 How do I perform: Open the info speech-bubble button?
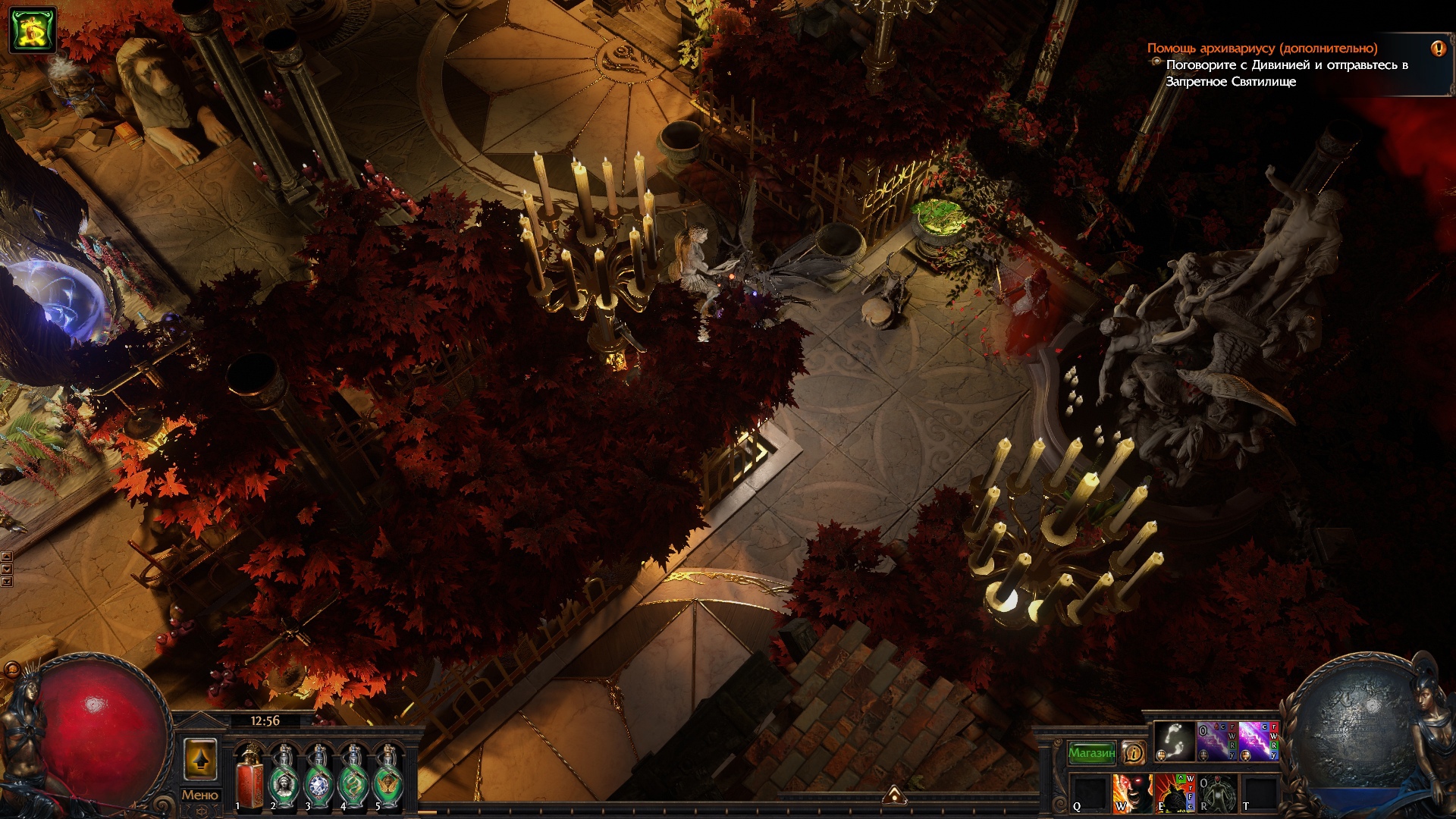pyautogui.click(x=1134, y=752)
